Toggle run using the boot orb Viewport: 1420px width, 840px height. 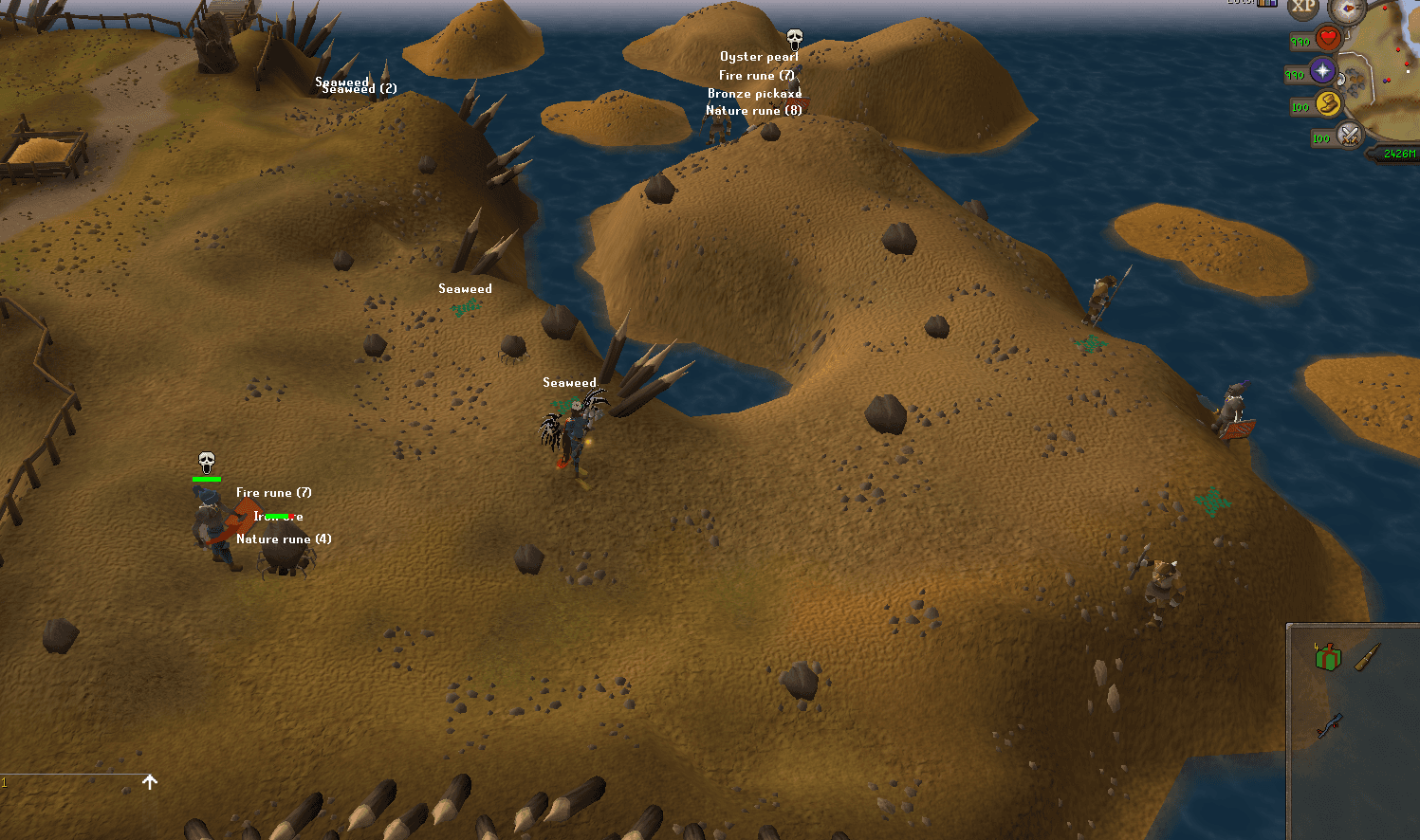coord(1328,104)
